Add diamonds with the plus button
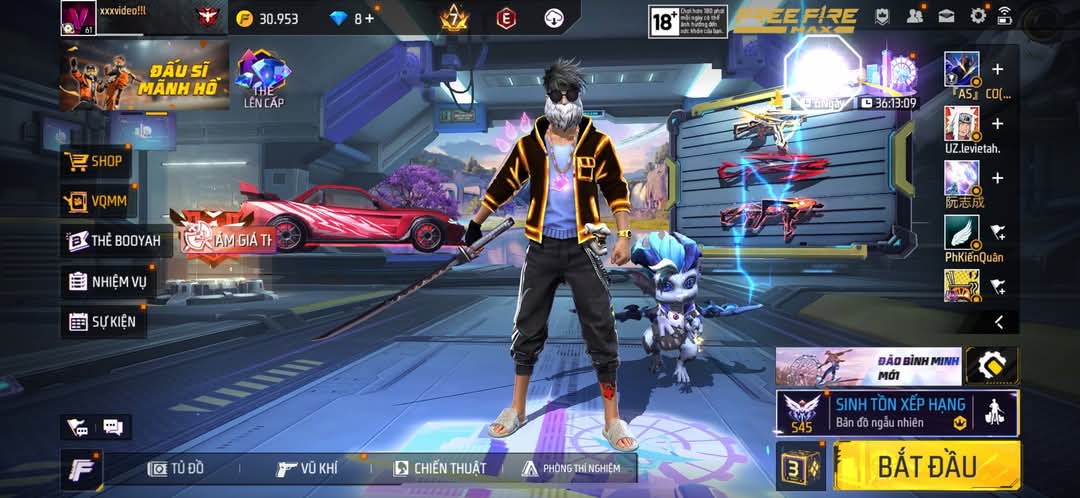 369,18
